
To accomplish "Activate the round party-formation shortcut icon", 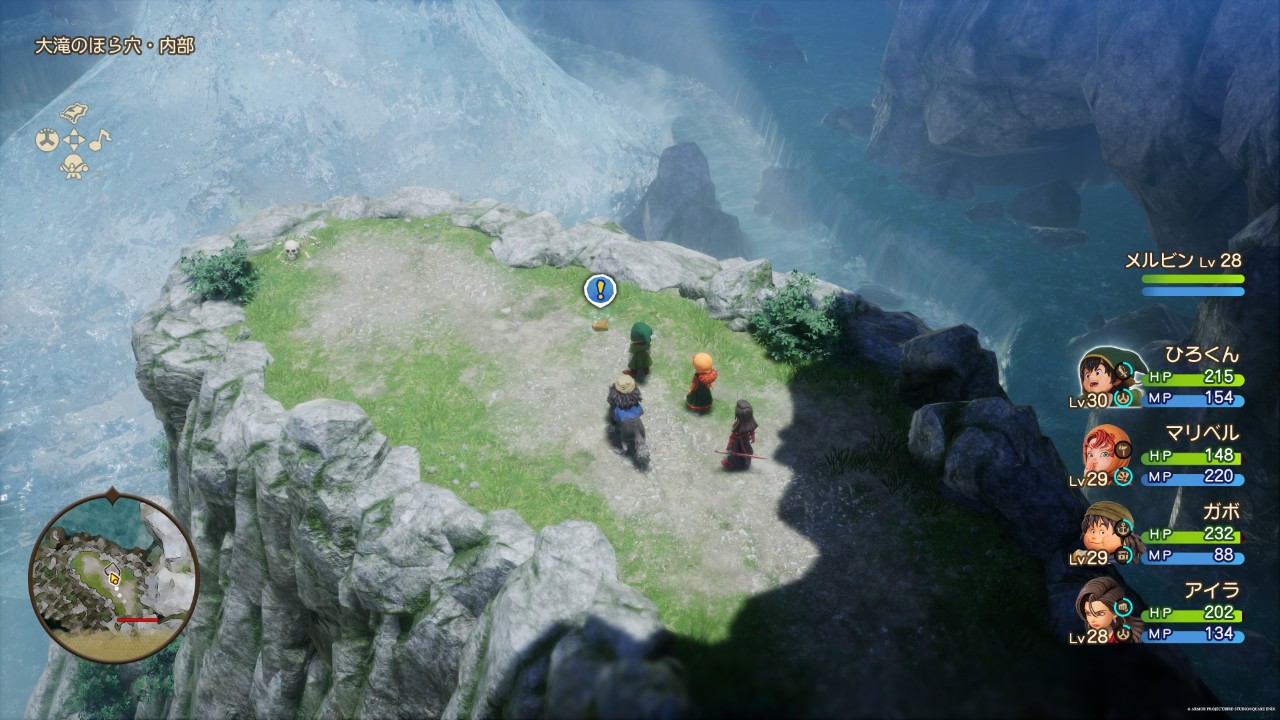I will [x=46, y=140].
